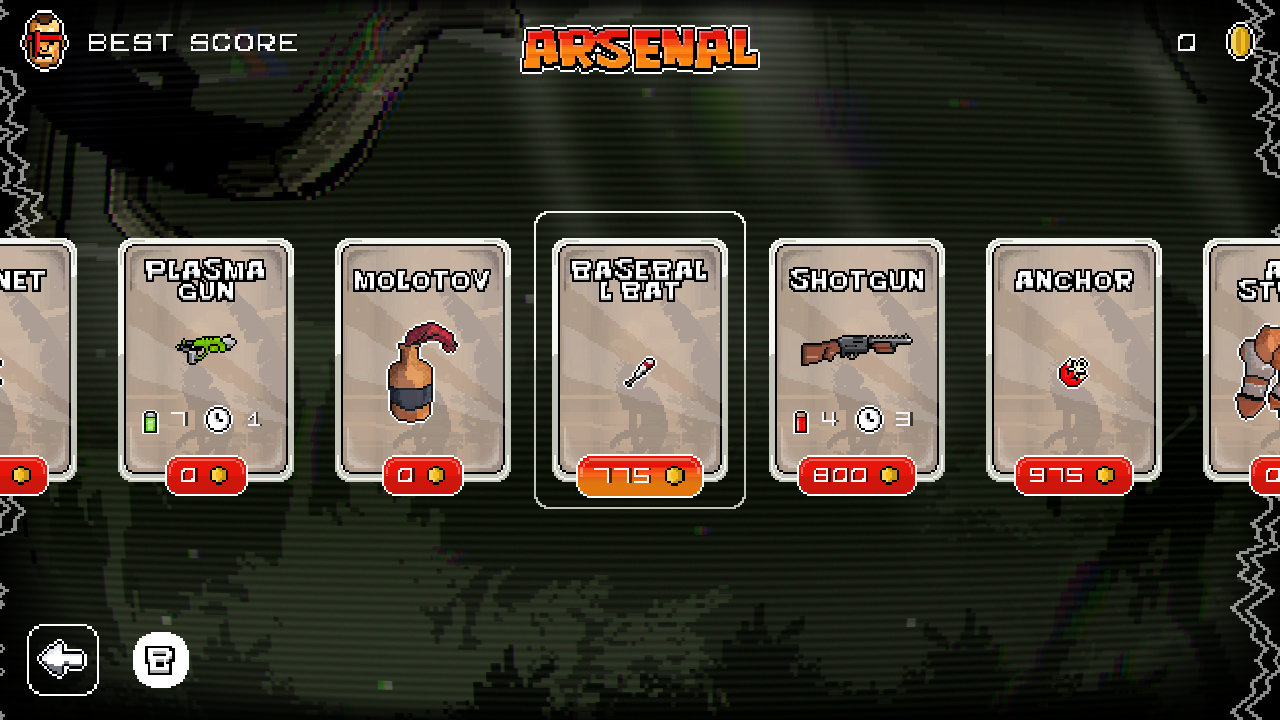
Task: Click the Anchor weapon icon
Action: click(x=1071, y=368)
